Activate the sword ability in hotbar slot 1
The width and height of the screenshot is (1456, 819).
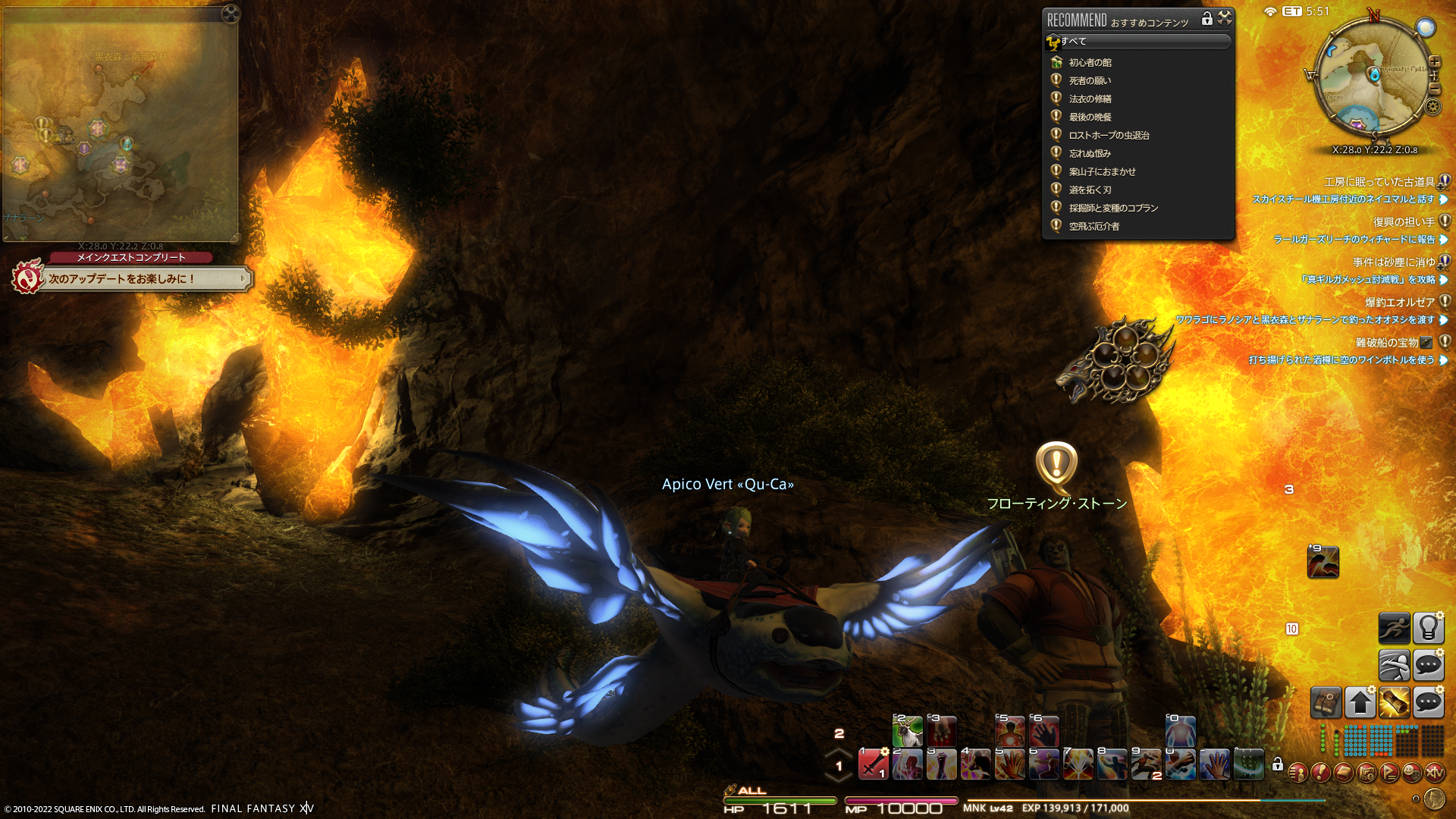(x=873, y=764)
